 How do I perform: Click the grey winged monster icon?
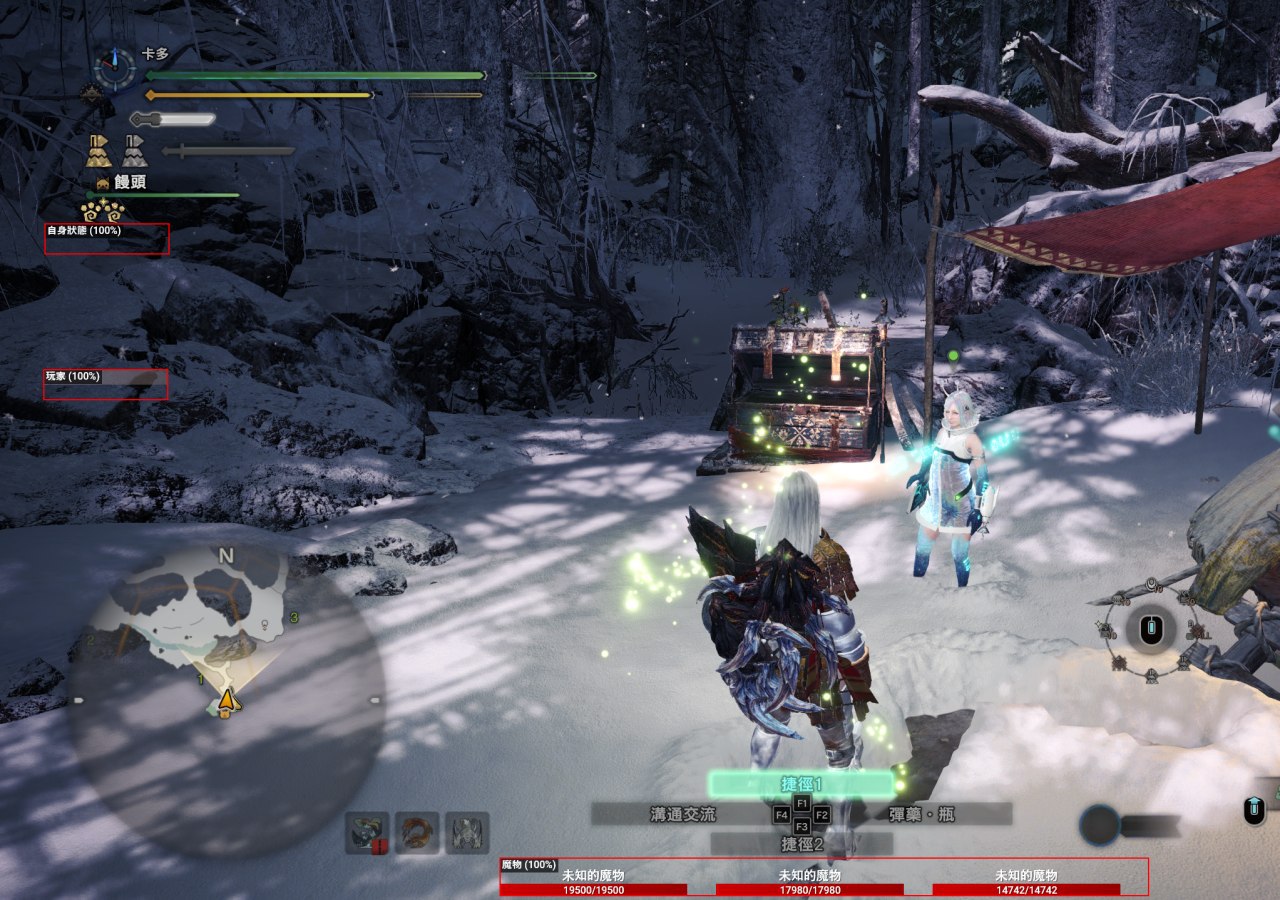[467, 832]
